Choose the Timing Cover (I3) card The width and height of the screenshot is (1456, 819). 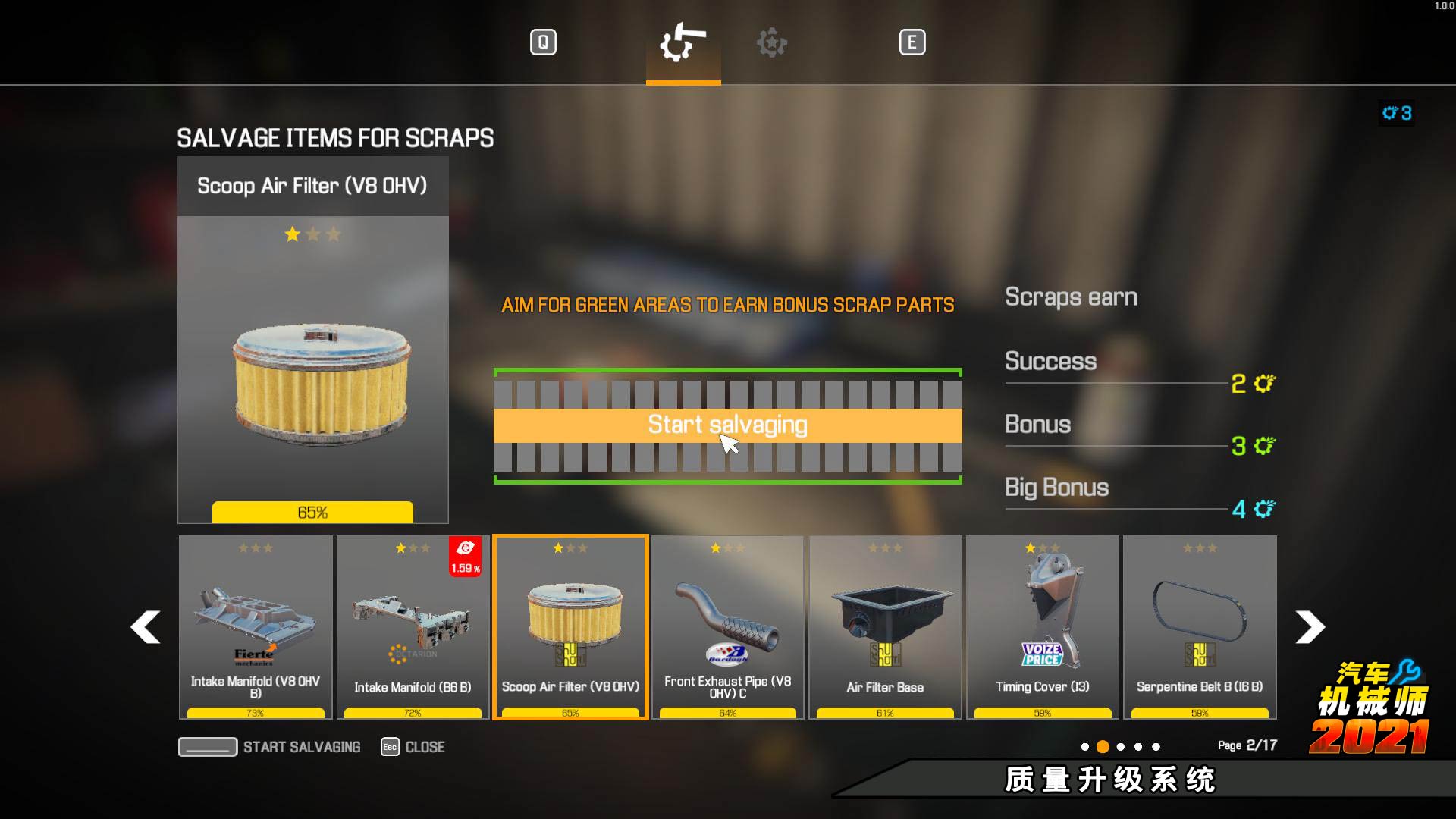click(x=1042, y=626)
